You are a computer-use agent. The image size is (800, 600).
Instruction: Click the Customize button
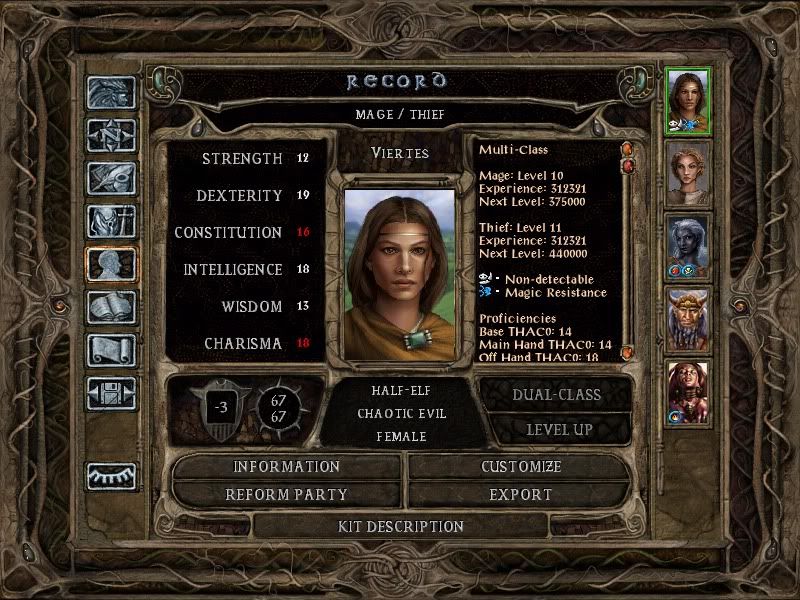tap(521, 467)
